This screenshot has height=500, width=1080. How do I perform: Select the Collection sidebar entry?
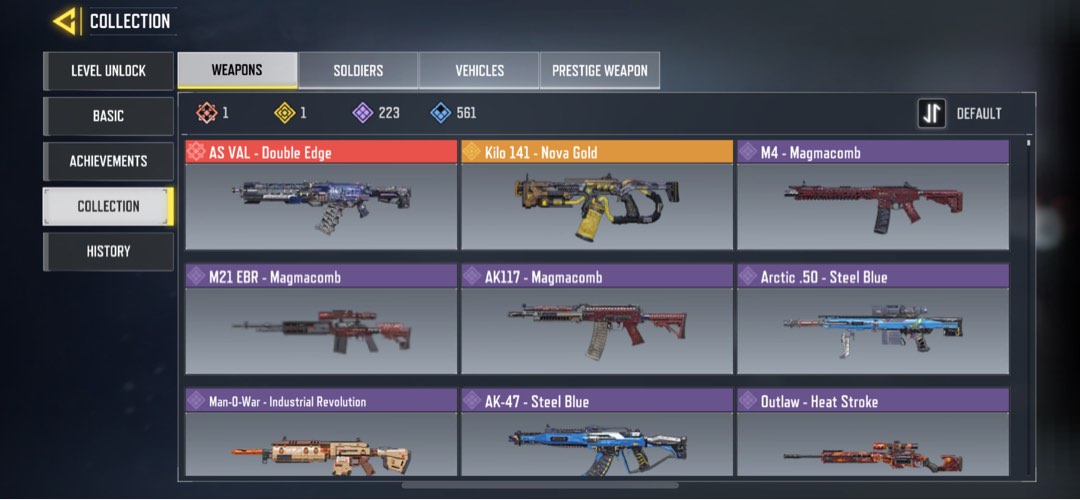(108, 206)
